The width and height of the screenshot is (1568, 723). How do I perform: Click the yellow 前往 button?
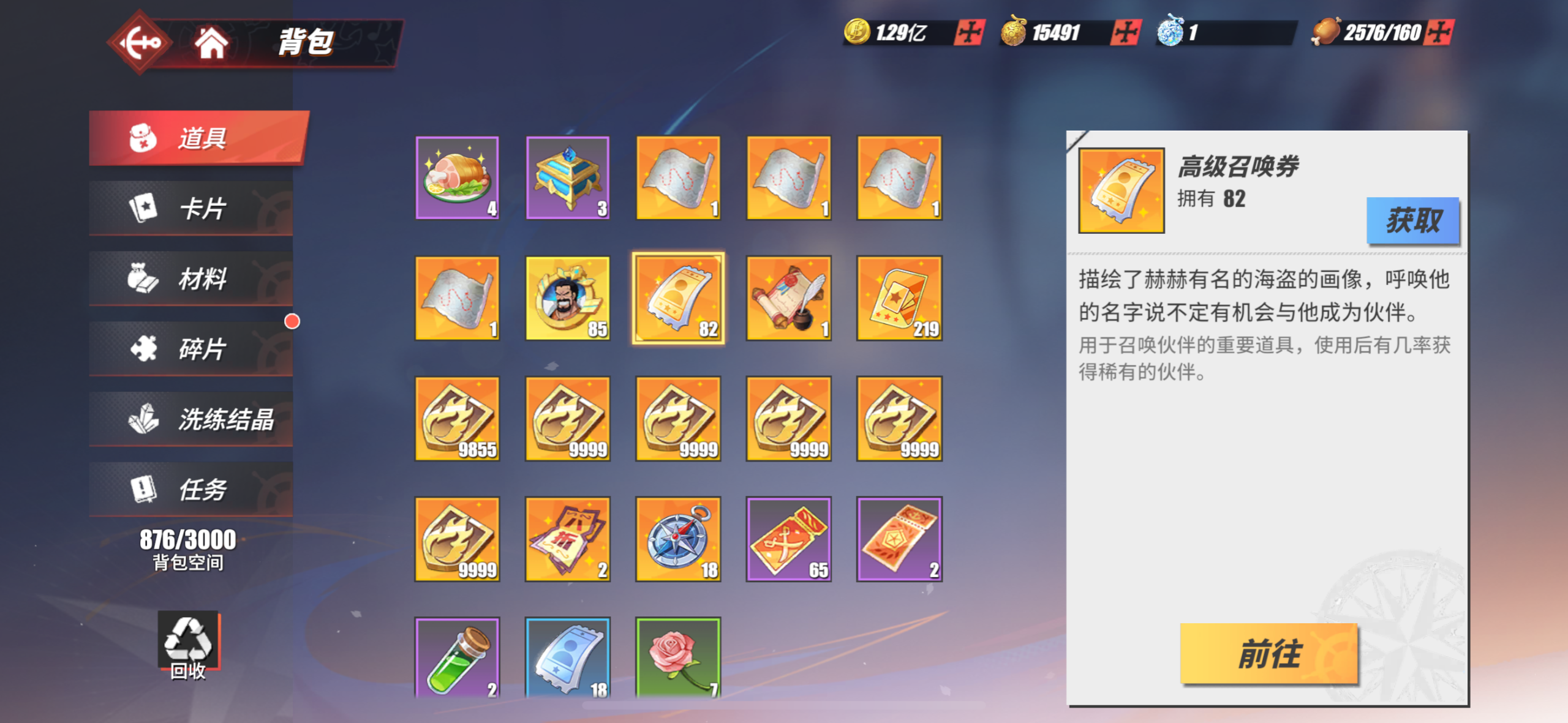coord(1268,654)
